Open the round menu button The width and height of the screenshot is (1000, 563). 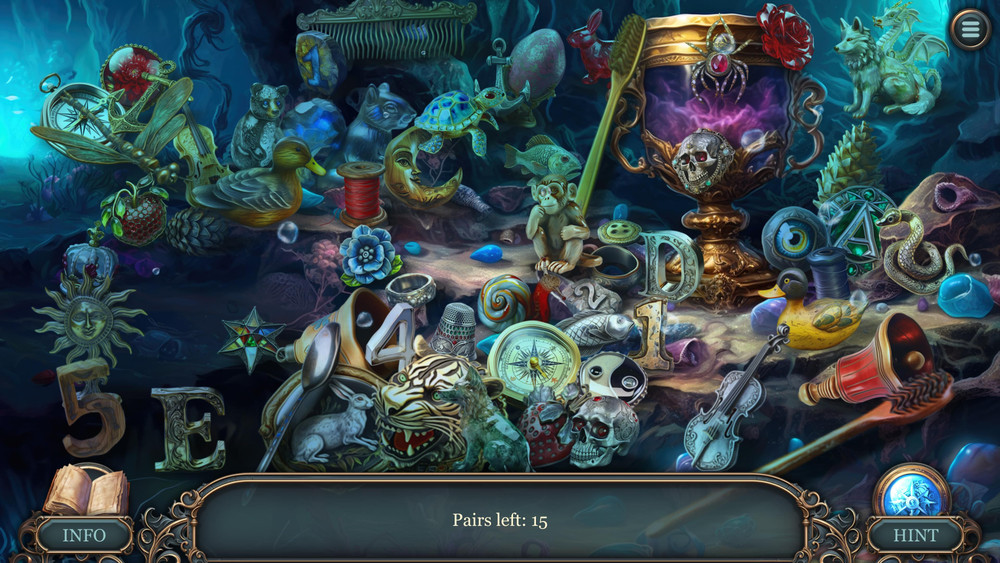tap(969, 29)
